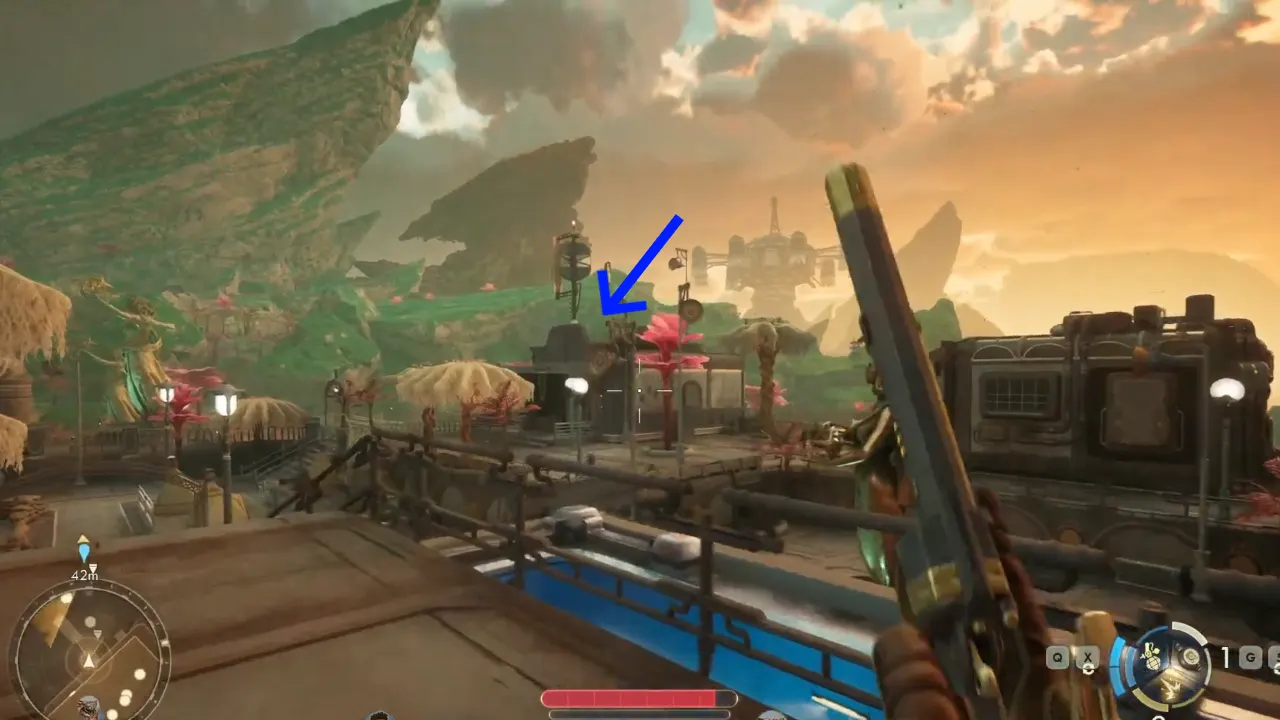
Task: Select the lightning ability in the radial menu
Action: [x=1170, y=688]
